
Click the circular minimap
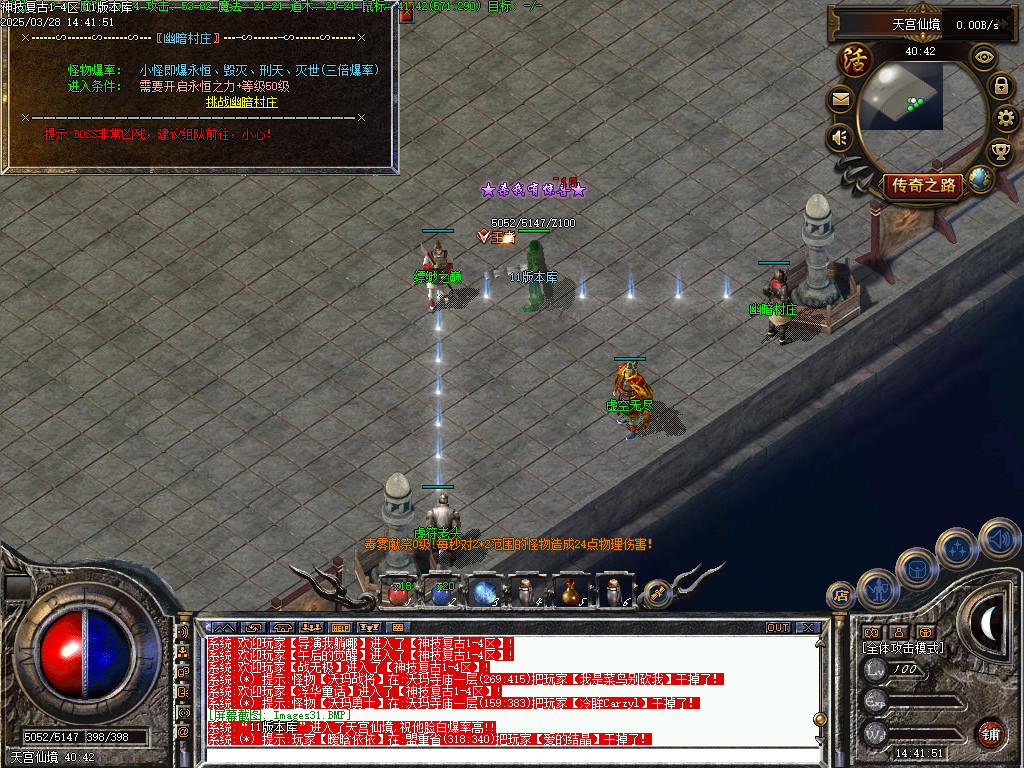903,96
